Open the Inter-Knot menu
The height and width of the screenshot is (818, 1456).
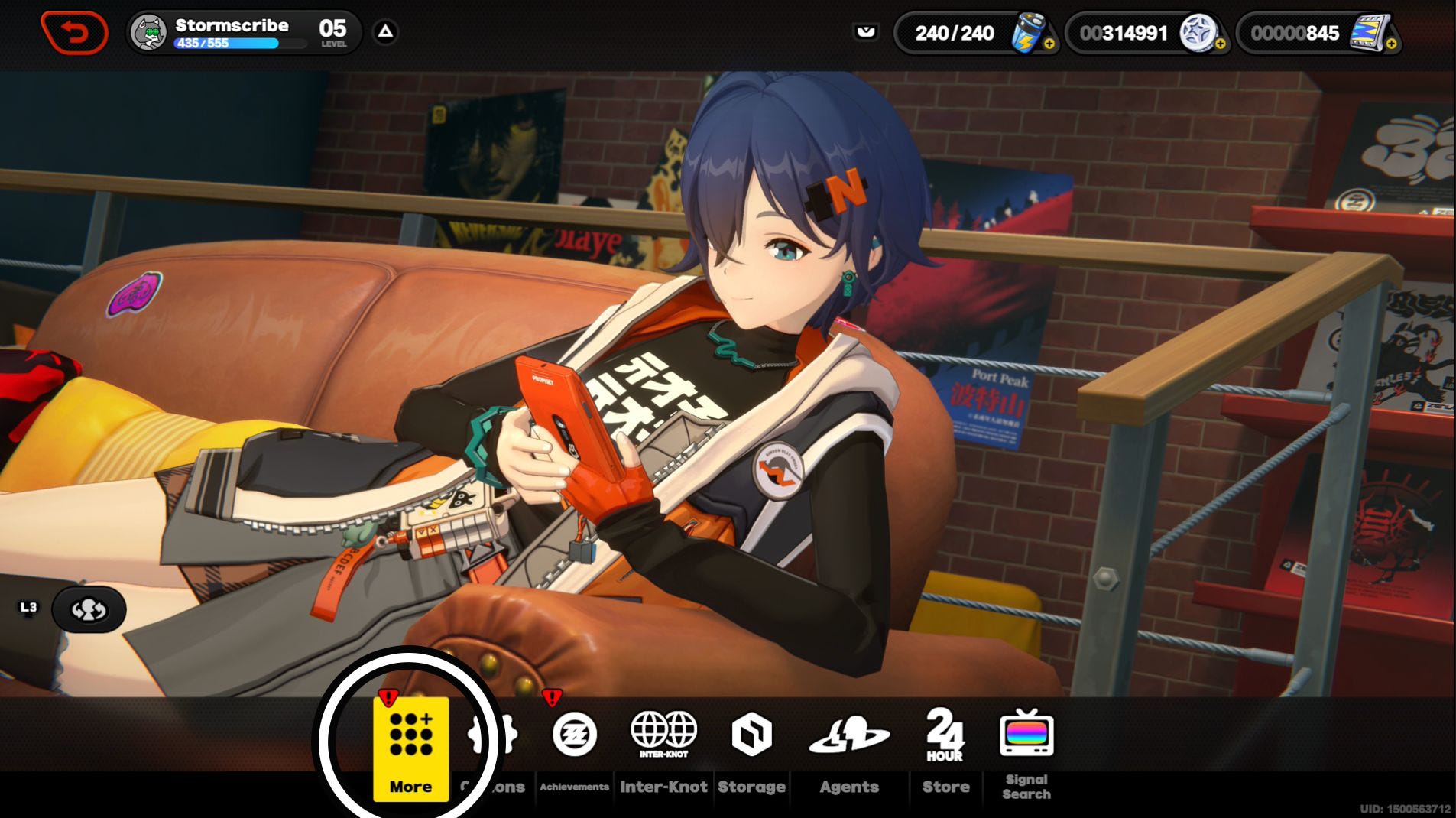pos(663,748)
